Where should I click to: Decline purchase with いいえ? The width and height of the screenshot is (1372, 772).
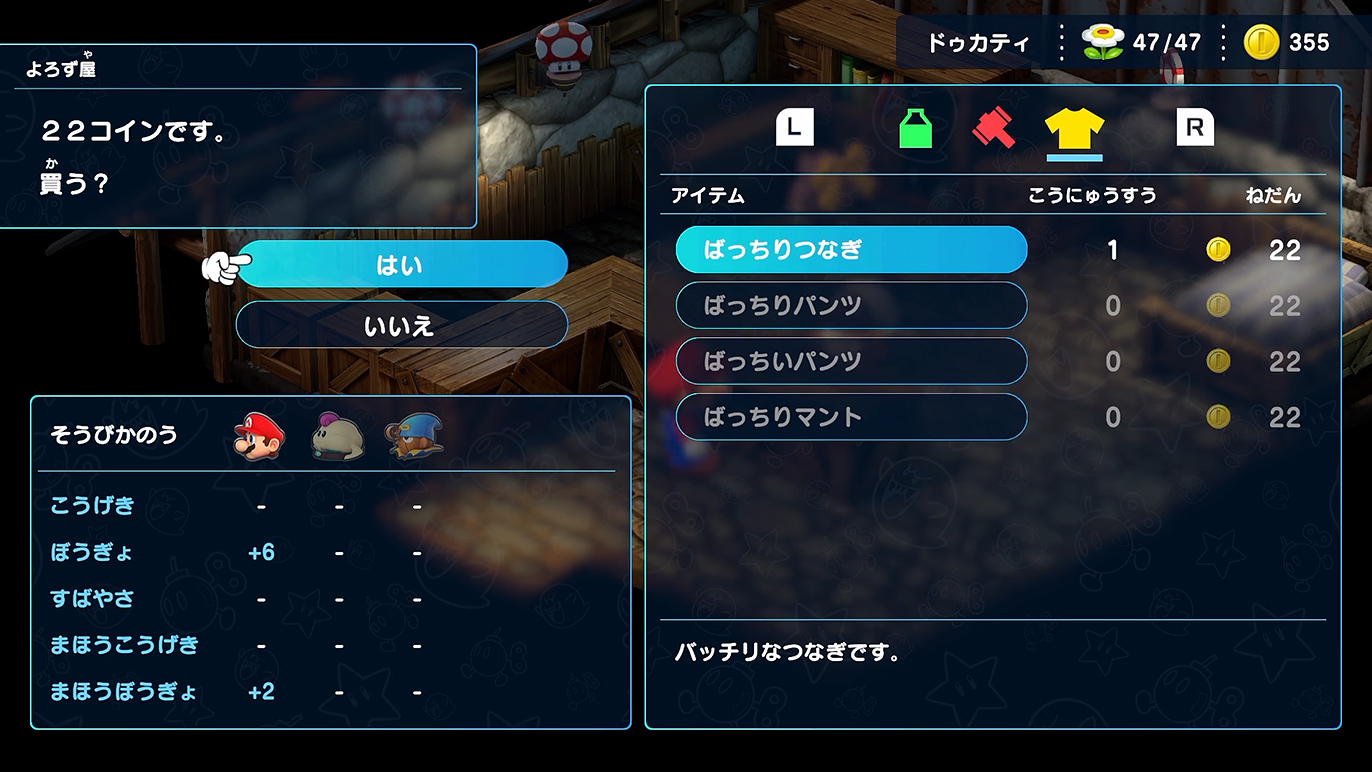pyautogui.click(x=401, y=325)
